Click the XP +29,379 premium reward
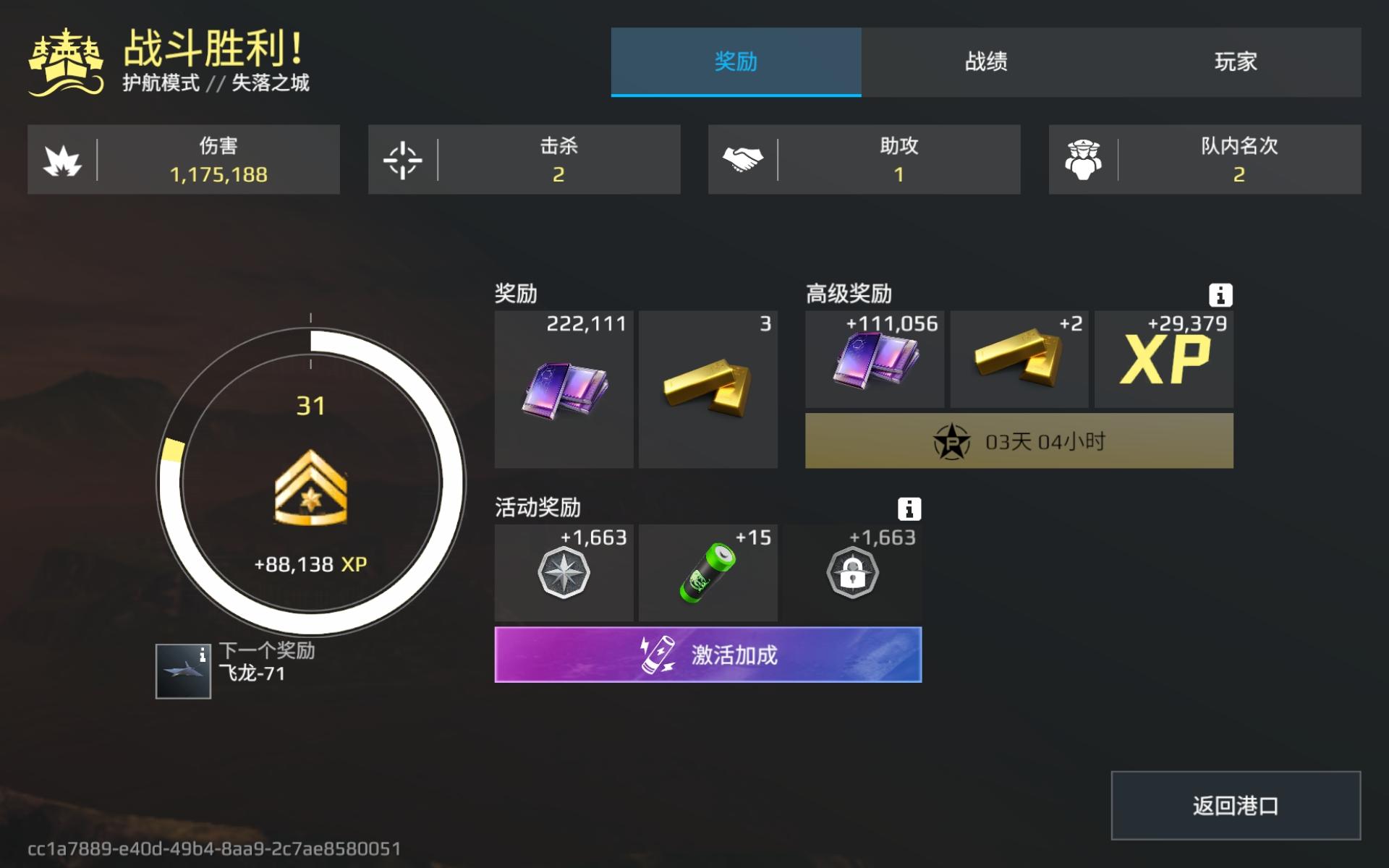Screen dimensions: 1389x868 tap(1161, 359)
